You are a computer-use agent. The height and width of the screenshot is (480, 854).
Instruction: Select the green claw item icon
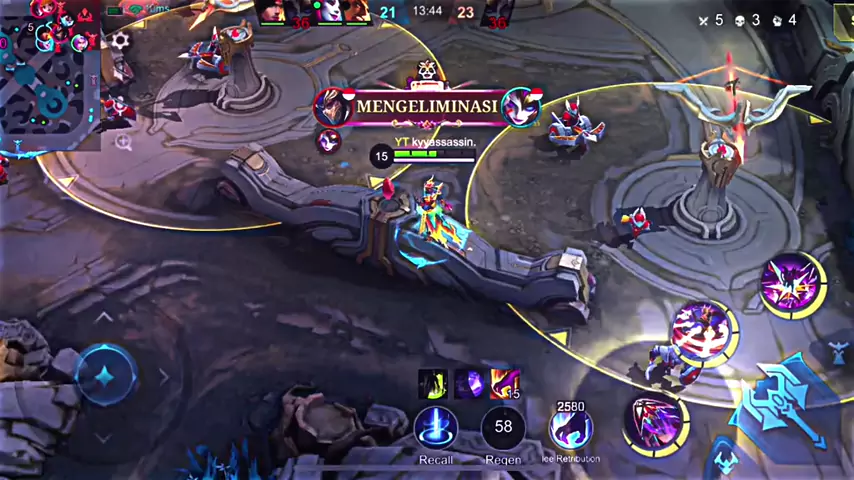point(432,383)
